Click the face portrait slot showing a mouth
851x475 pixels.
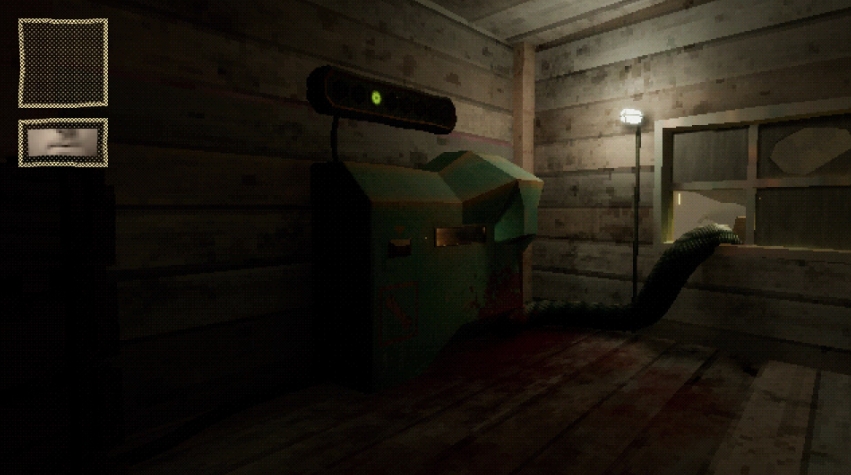[63, 141]
